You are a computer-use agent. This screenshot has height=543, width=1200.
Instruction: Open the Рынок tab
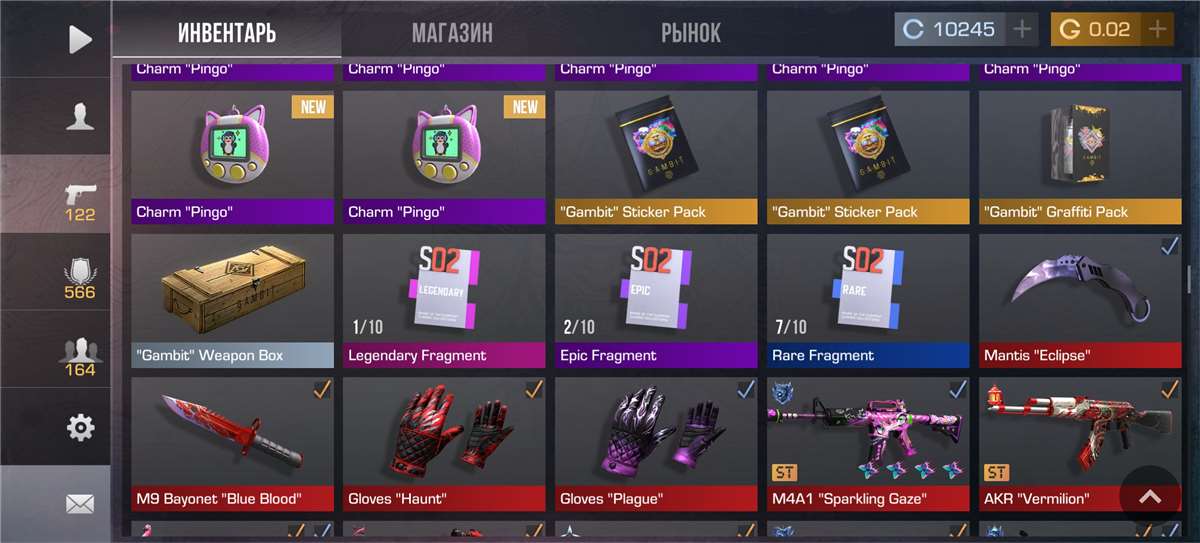click(690, 33)
